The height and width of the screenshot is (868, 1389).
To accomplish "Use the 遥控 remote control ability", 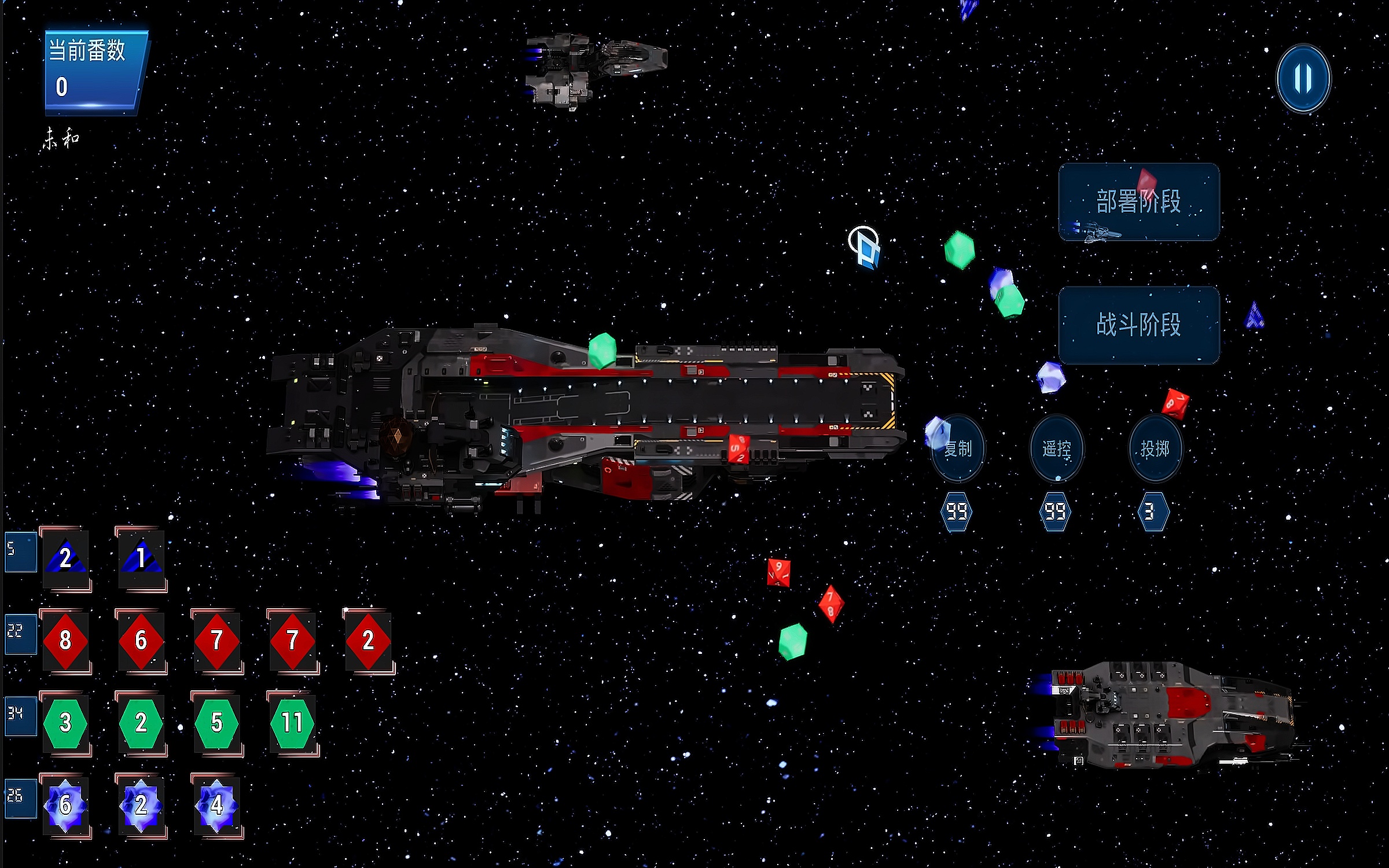I will tap(1056, 448).
